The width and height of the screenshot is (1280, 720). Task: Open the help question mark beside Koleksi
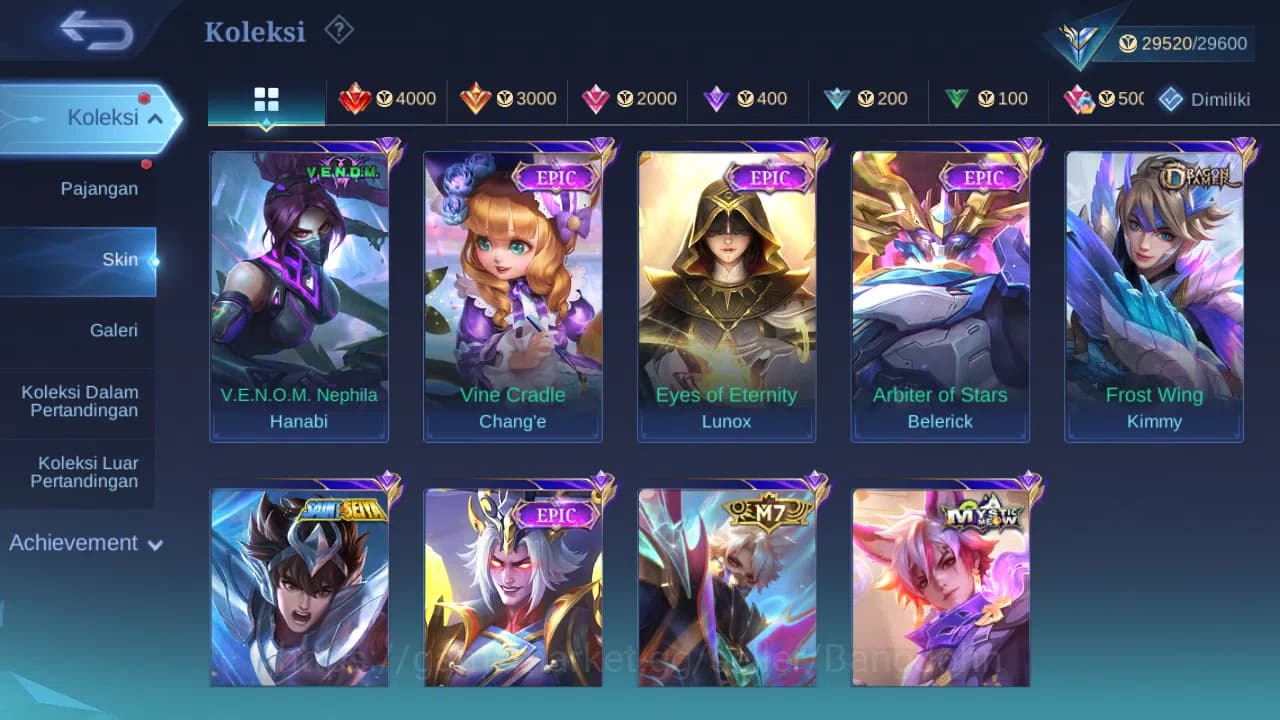(338, 31)
